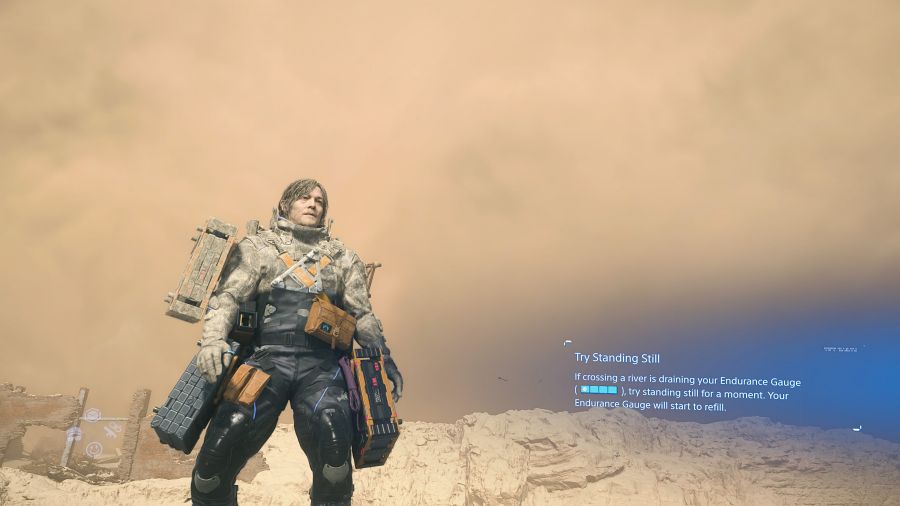This screenshot has width=900, height=506.
Task: Activate the round face shortcut icon
Action: [x=93, y=450]
